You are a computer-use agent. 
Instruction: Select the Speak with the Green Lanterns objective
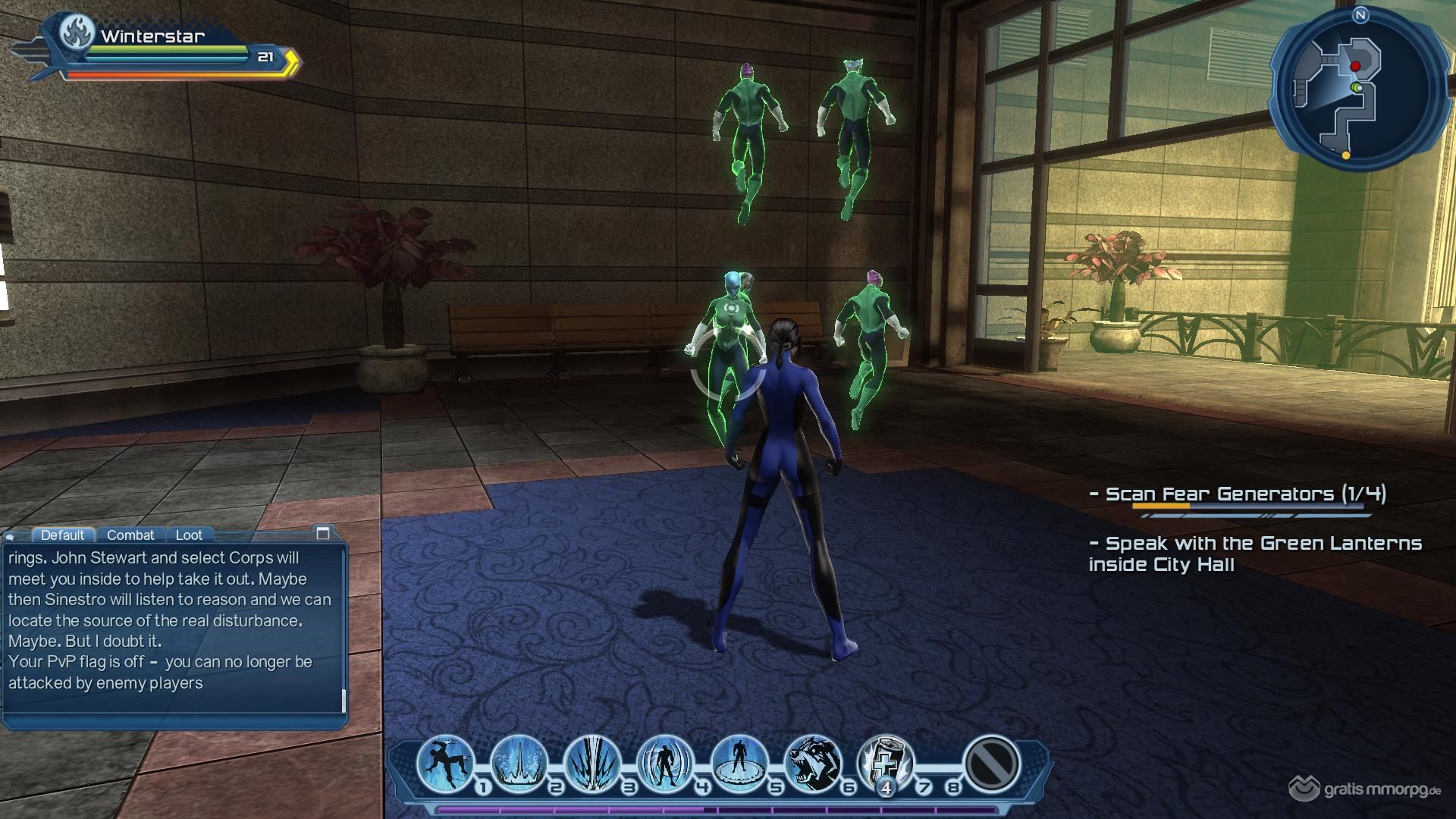pos(1254,554)
